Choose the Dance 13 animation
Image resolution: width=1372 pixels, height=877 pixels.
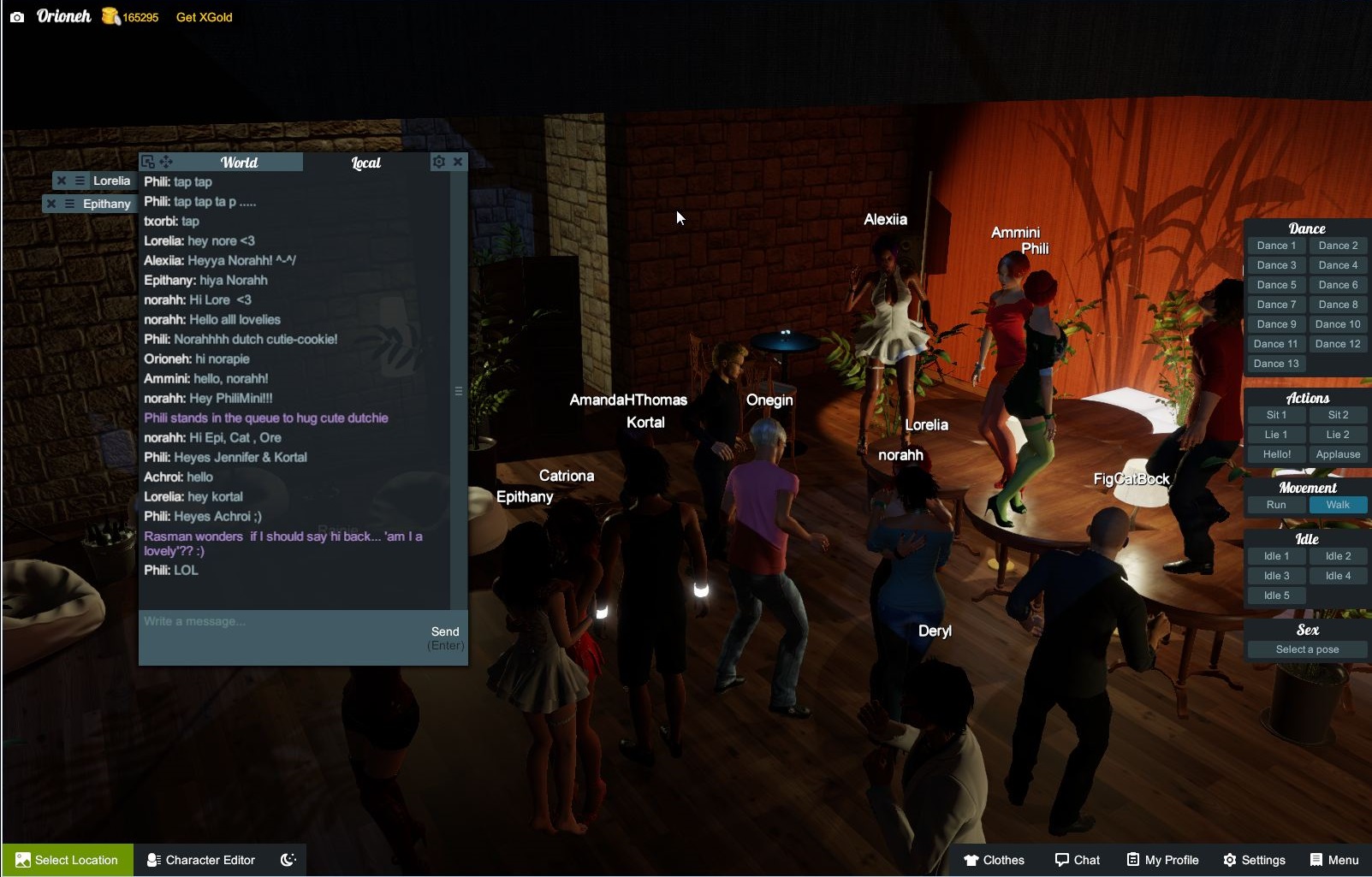click(x=1276, y=364)
